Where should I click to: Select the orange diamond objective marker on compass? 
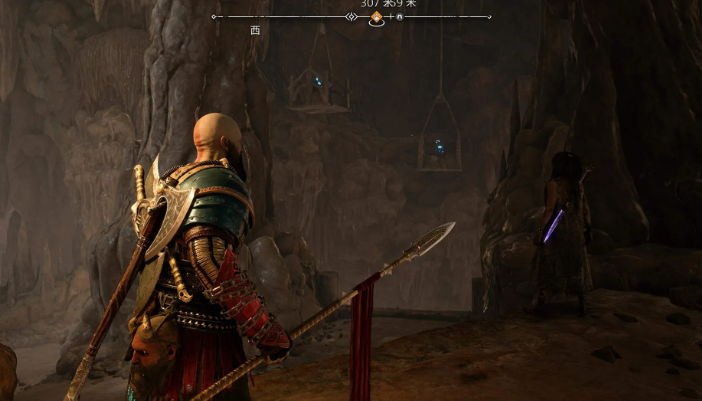pos(376,18)
